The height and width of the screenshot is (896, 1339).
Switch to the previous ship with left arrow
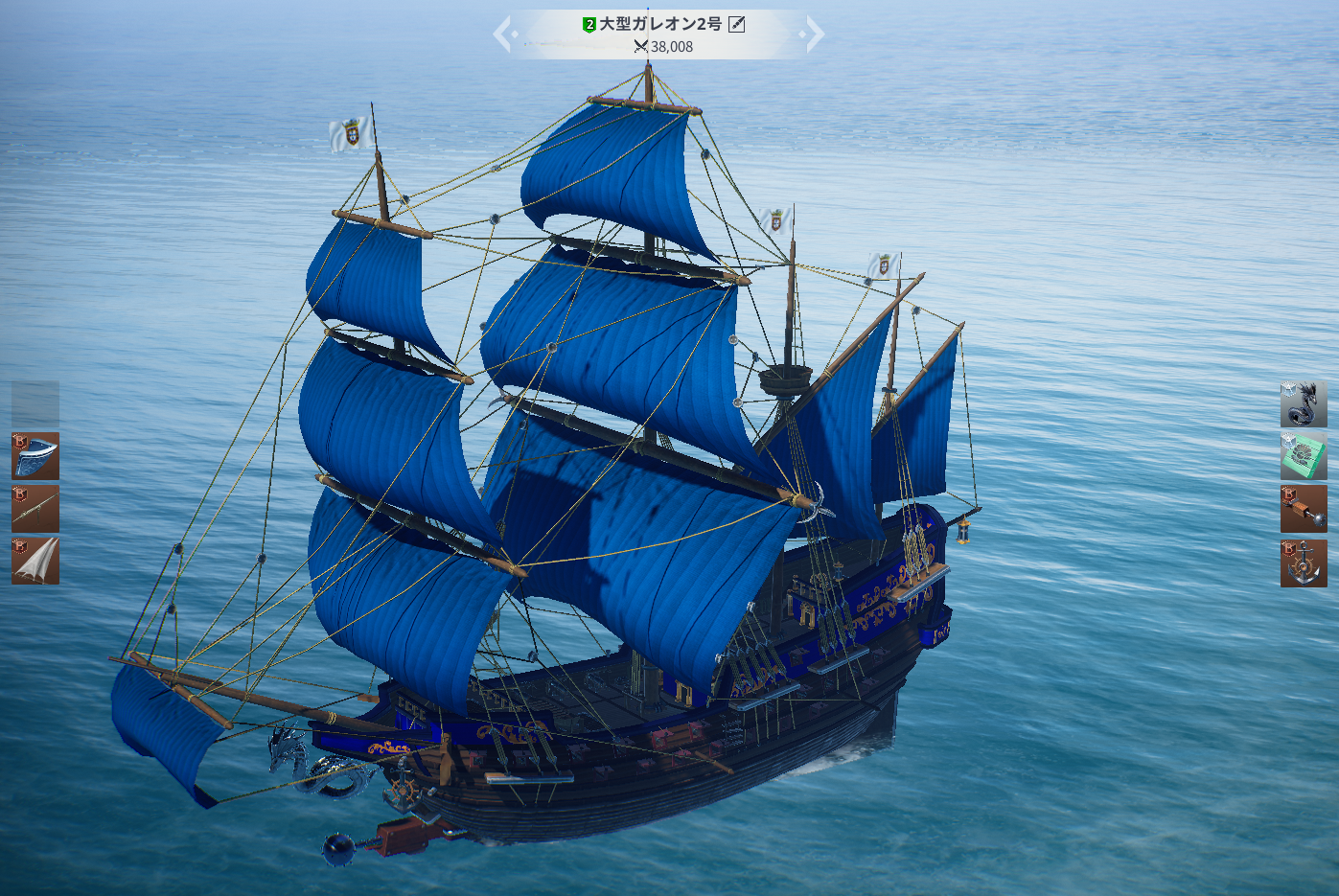[x=502, y=34]
